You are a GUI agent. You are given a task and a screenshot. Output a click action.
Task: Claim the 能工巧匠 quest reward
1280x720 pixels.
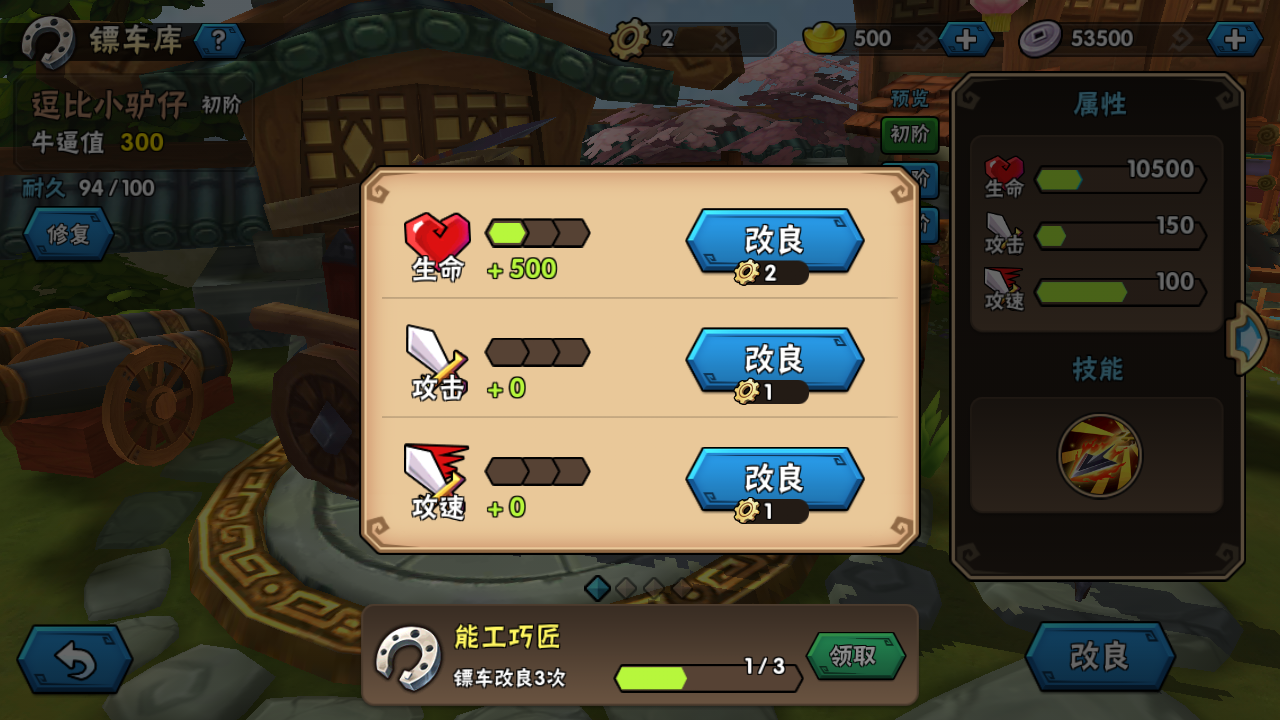855,656
